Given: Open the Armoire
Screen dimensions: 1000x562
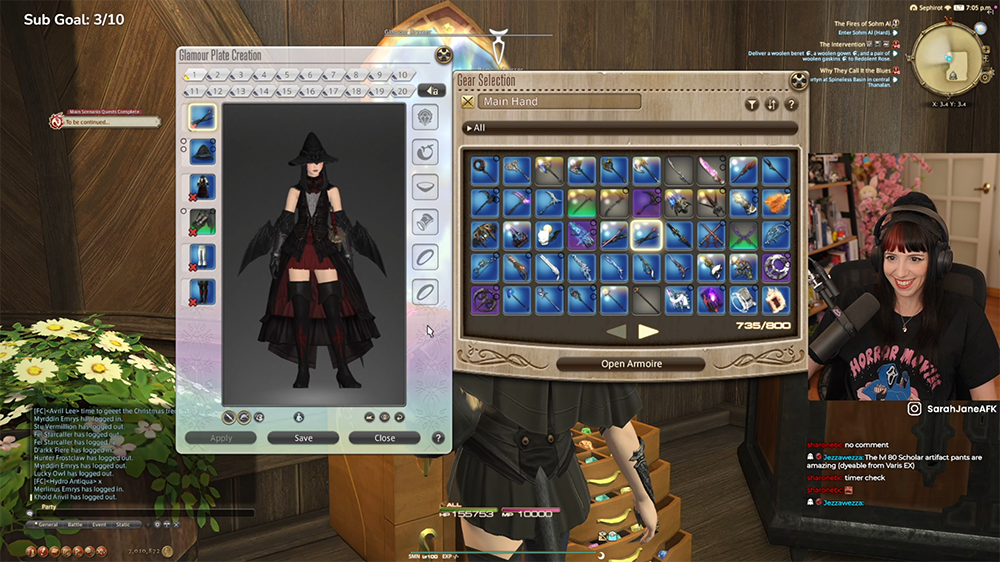Looking at the screenshot, I should [x=631, y=364].
